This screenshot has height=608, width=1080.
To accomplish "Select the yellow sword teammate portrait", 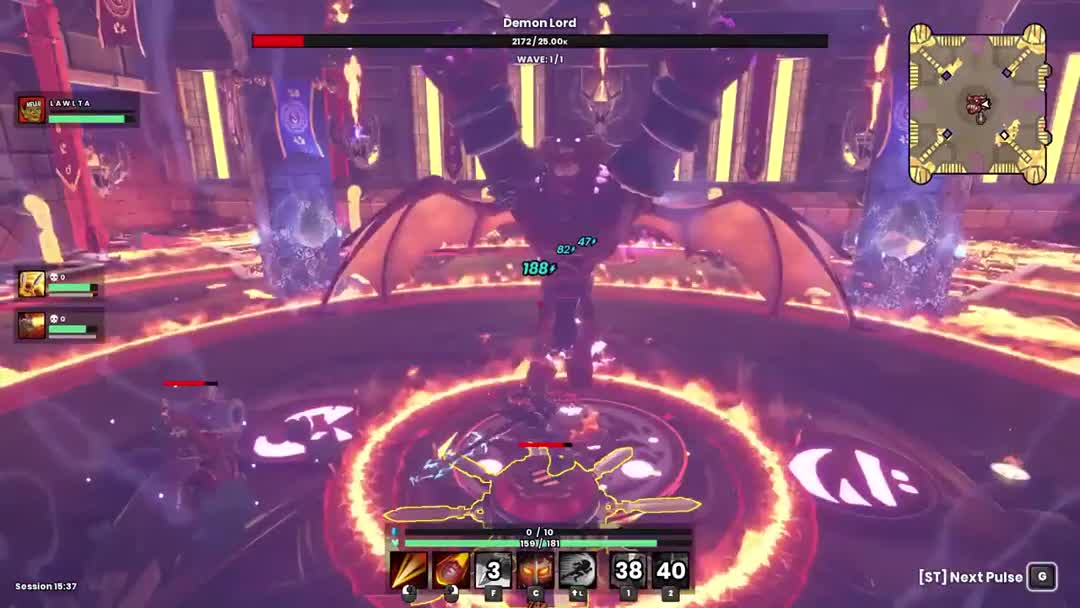I will click(x=32, y=284).
